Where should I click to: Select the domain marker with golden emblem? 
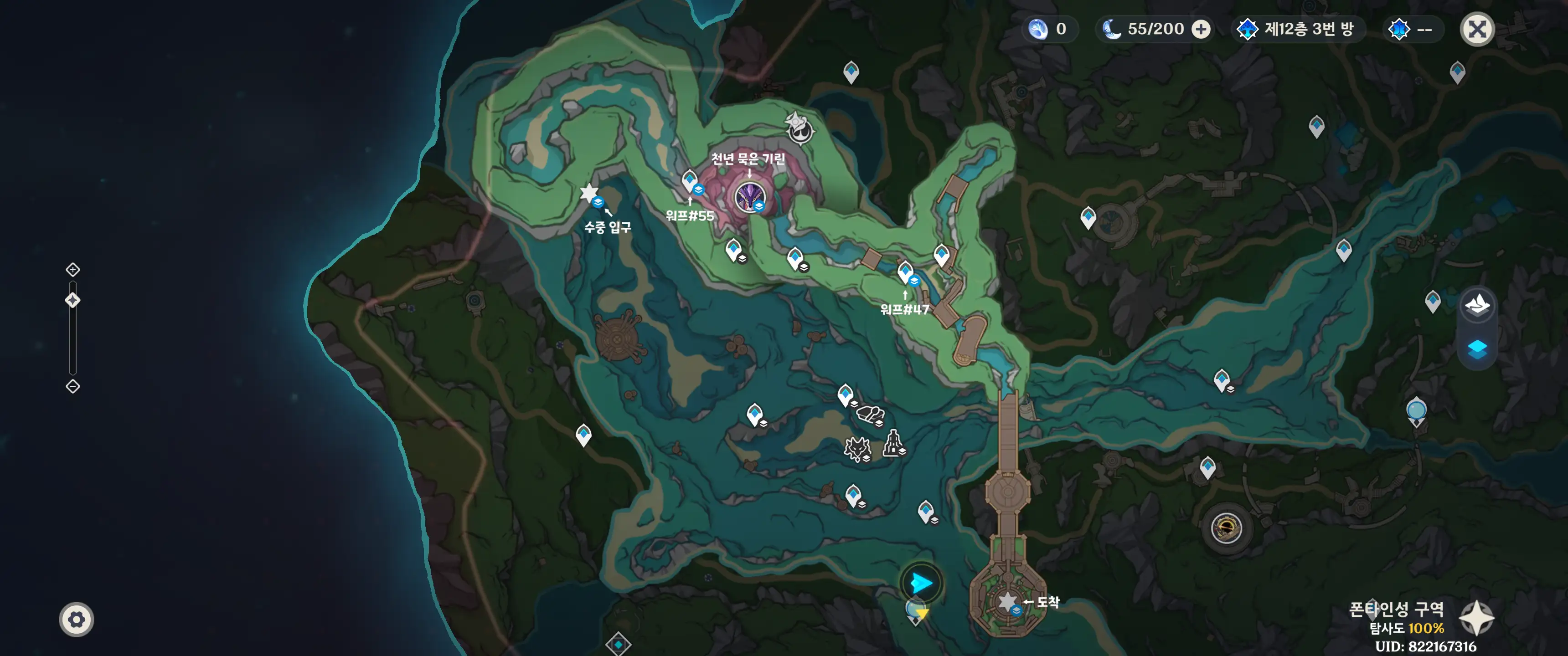(1226, 528)
